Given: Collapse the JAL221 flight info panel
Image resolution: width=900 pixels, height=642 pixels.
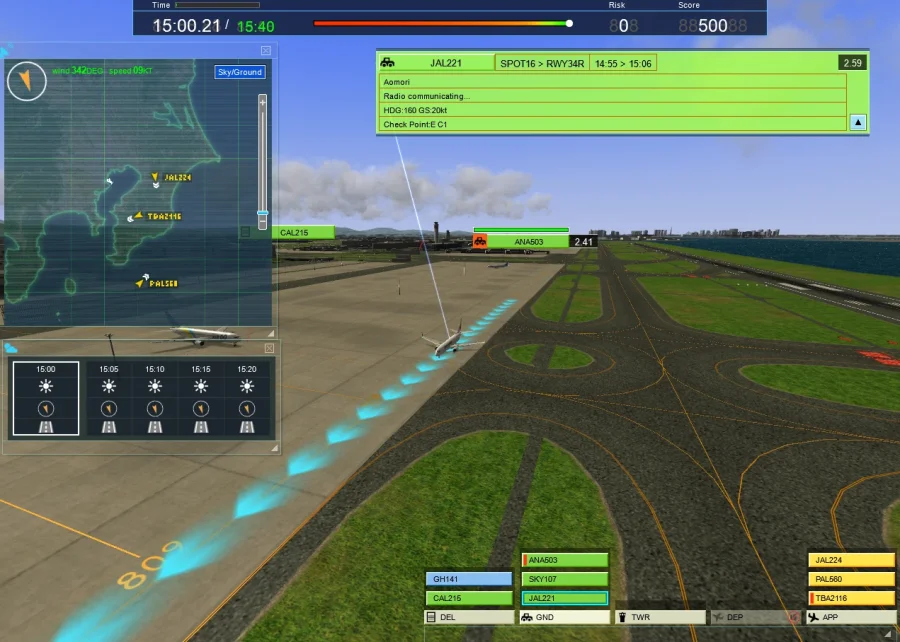Looking at the screenshot, I should point(858,123).
